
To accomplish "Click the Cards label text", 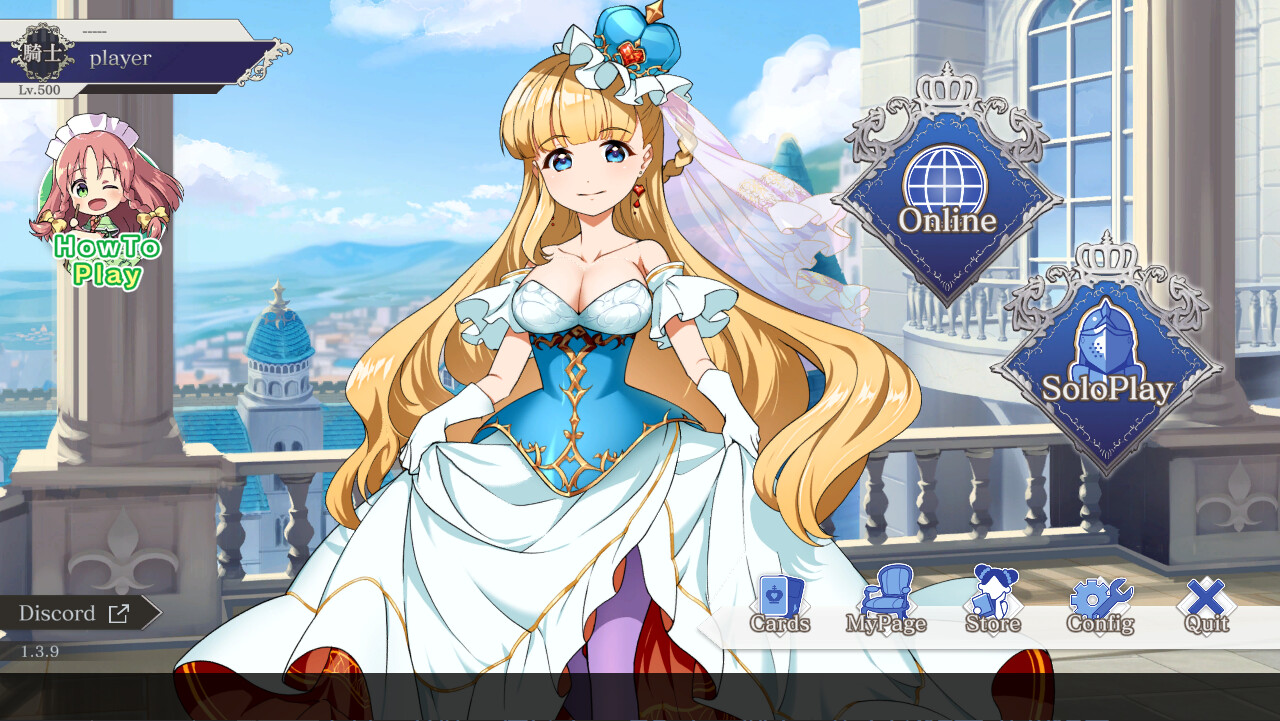I will click(780, 623).
